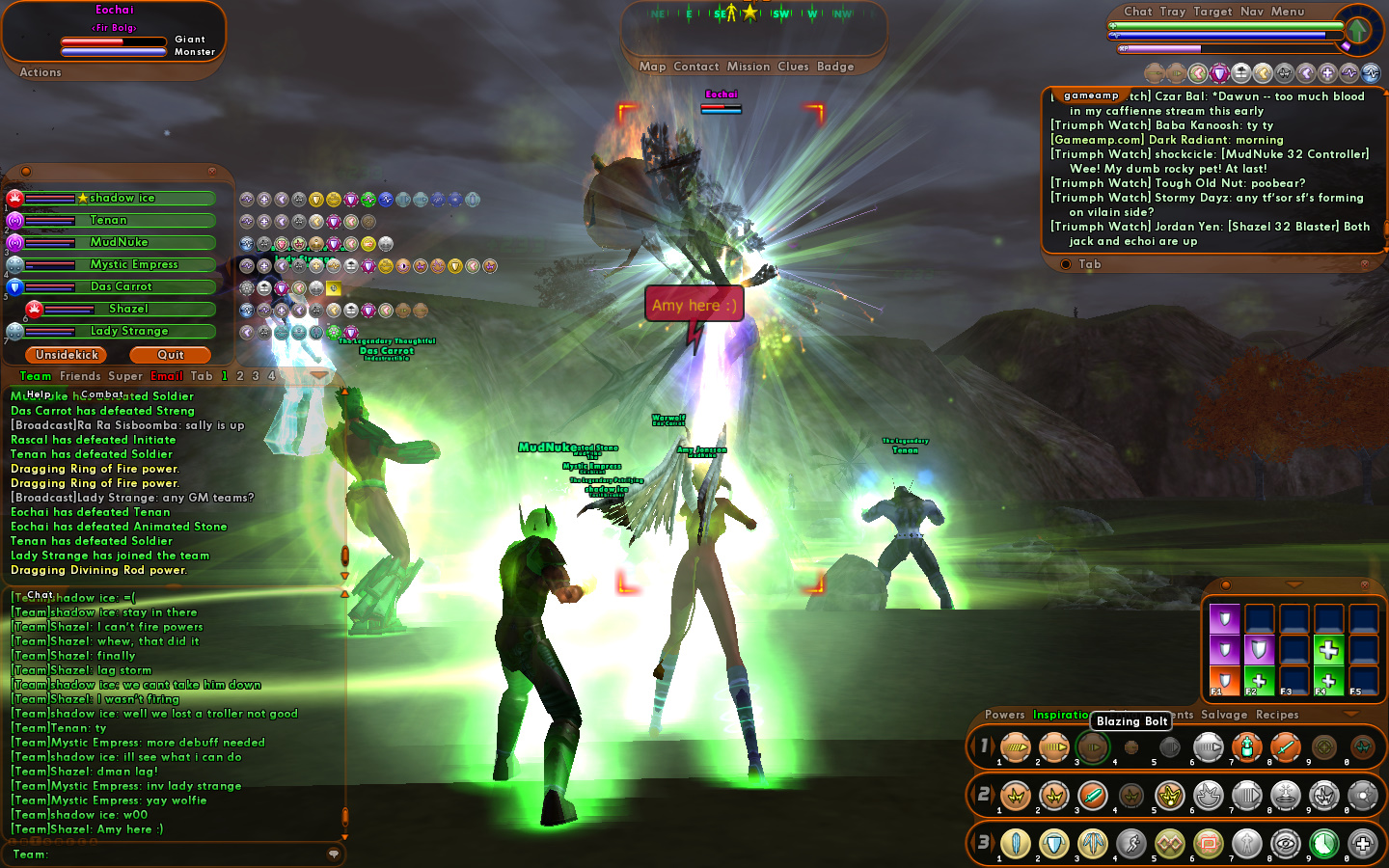The width and height of the screenshot is (1389, 868).
Task: Select Das Carrot in the team window
Action: 122,286
